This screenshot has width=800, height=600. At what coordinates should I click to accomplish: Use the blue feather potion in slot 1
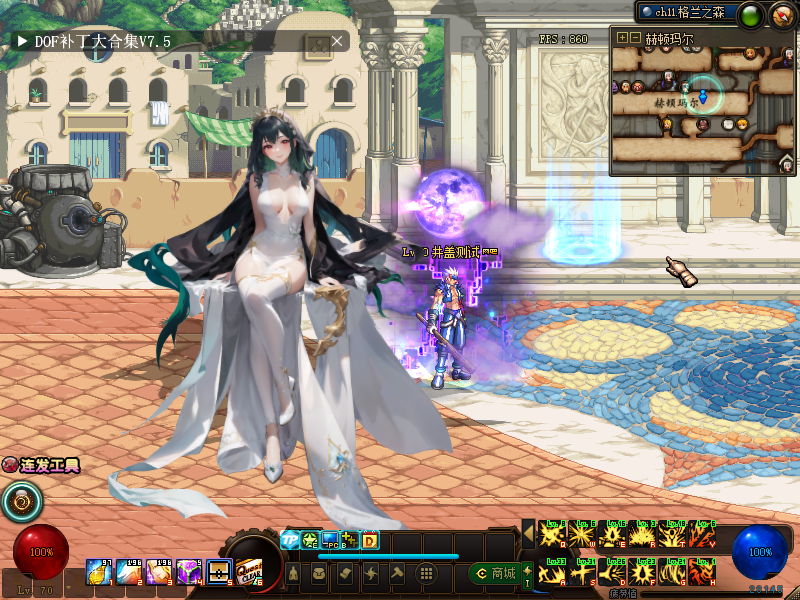coord(99,571)
